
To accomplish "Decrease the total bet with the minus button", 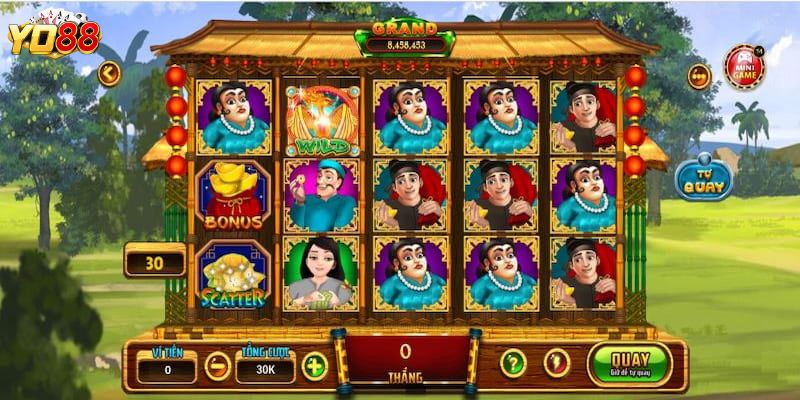I will point(217,366).
